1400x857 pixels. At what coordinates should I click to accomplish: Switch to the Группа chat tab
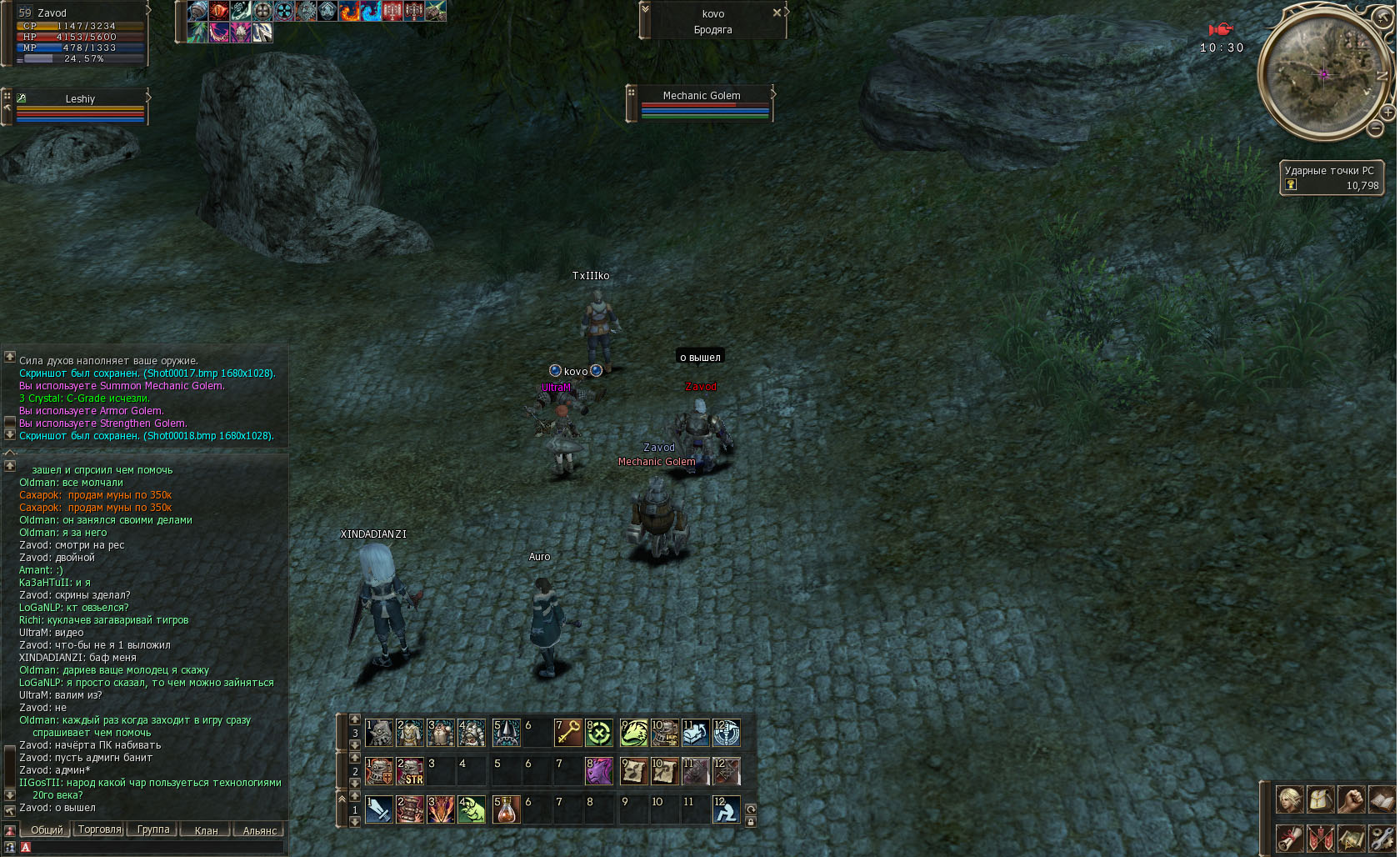[x=153, y=829]
